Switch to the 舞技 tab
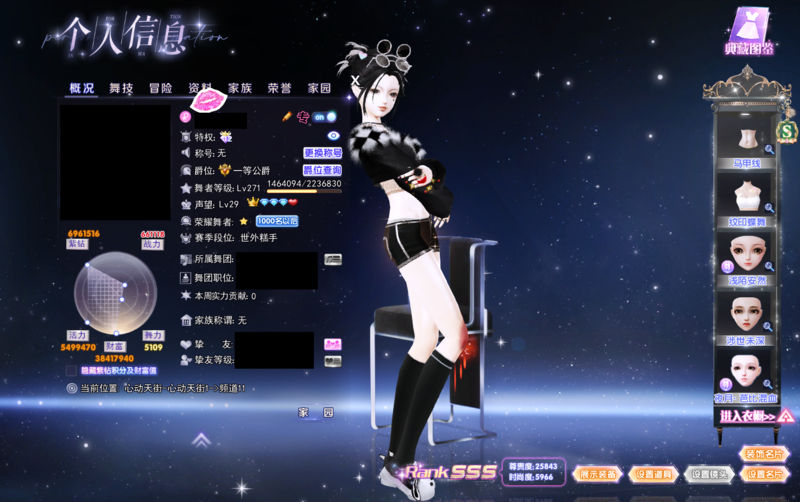Image resolution: width=800 pixels, height=502 pixels. [x=121, y=88]
